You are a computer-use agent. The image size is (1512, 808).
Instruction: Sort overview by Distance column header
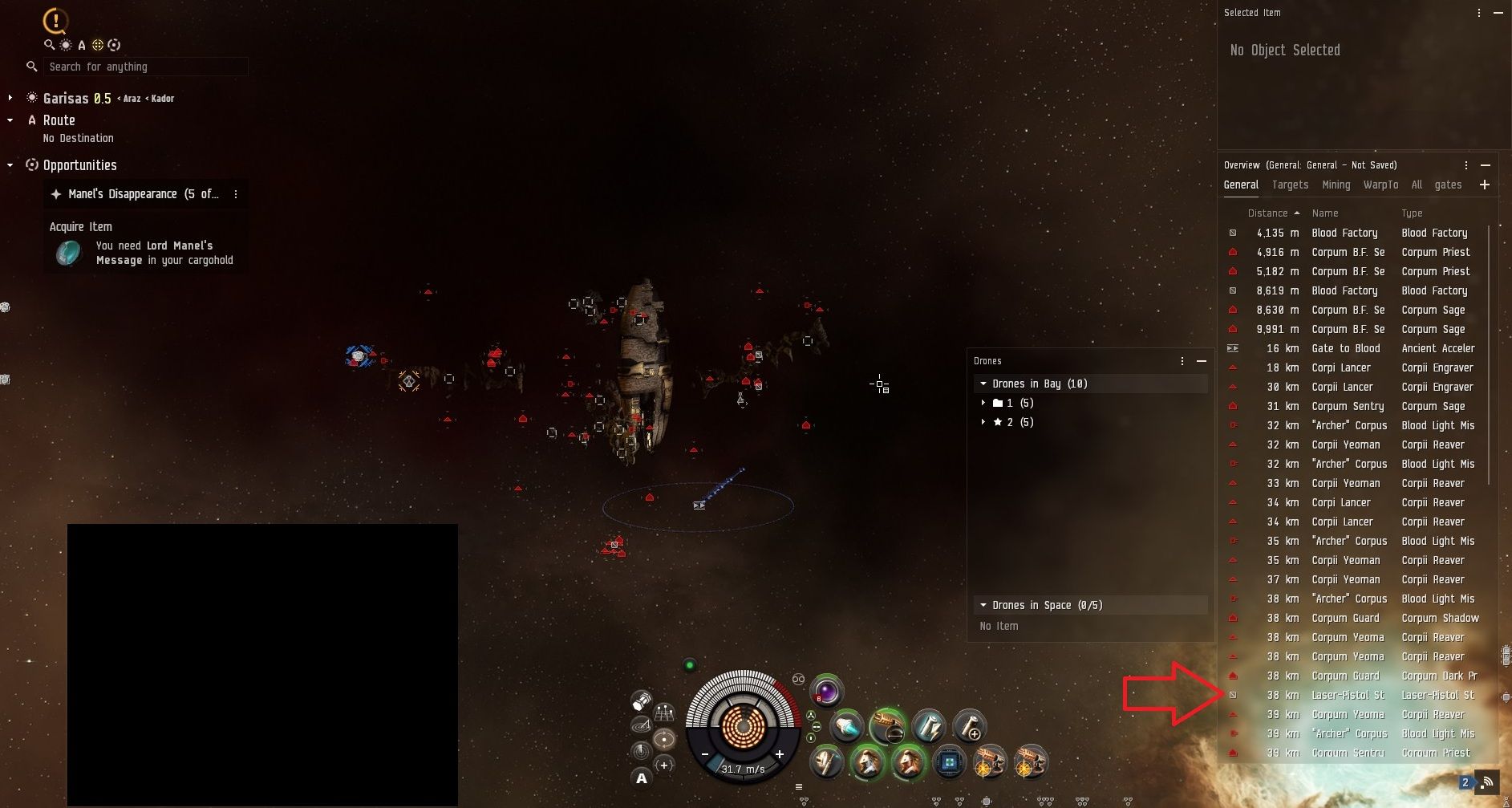coord(1267,213)
